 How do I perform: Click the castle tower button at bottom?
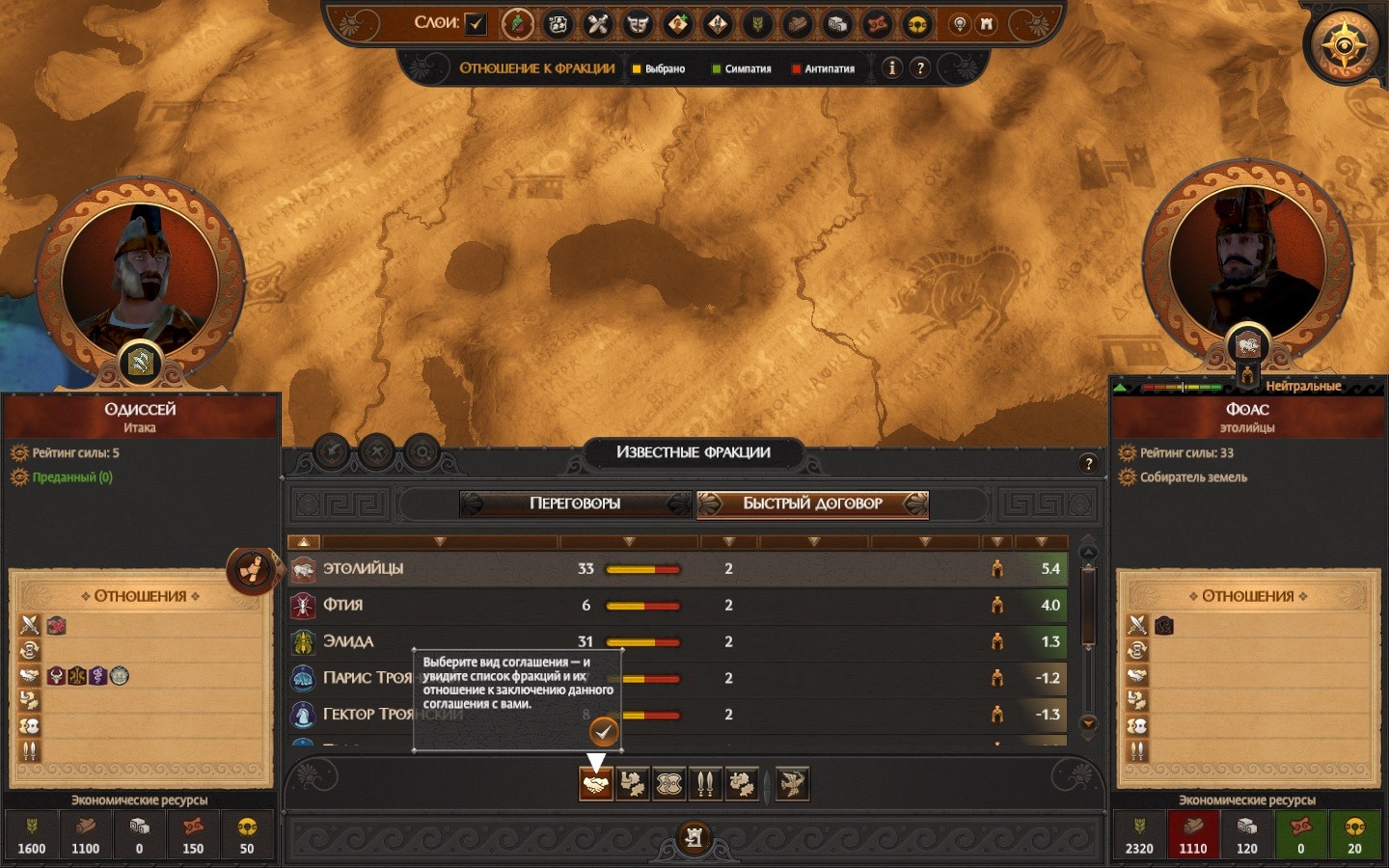[x=694, y=837]
